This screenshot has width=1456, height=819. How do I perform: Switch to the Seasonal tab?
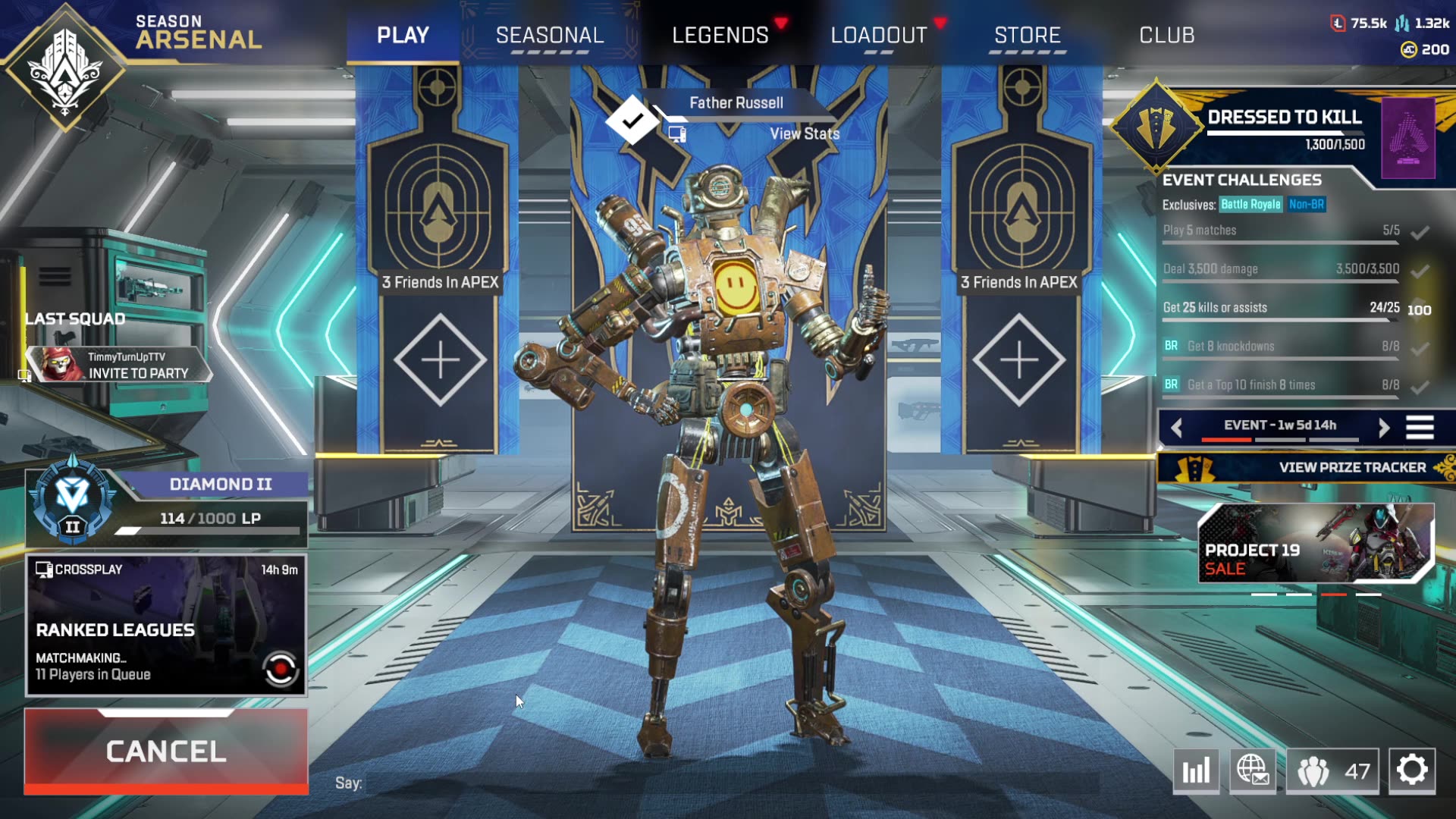pos(549,35)
